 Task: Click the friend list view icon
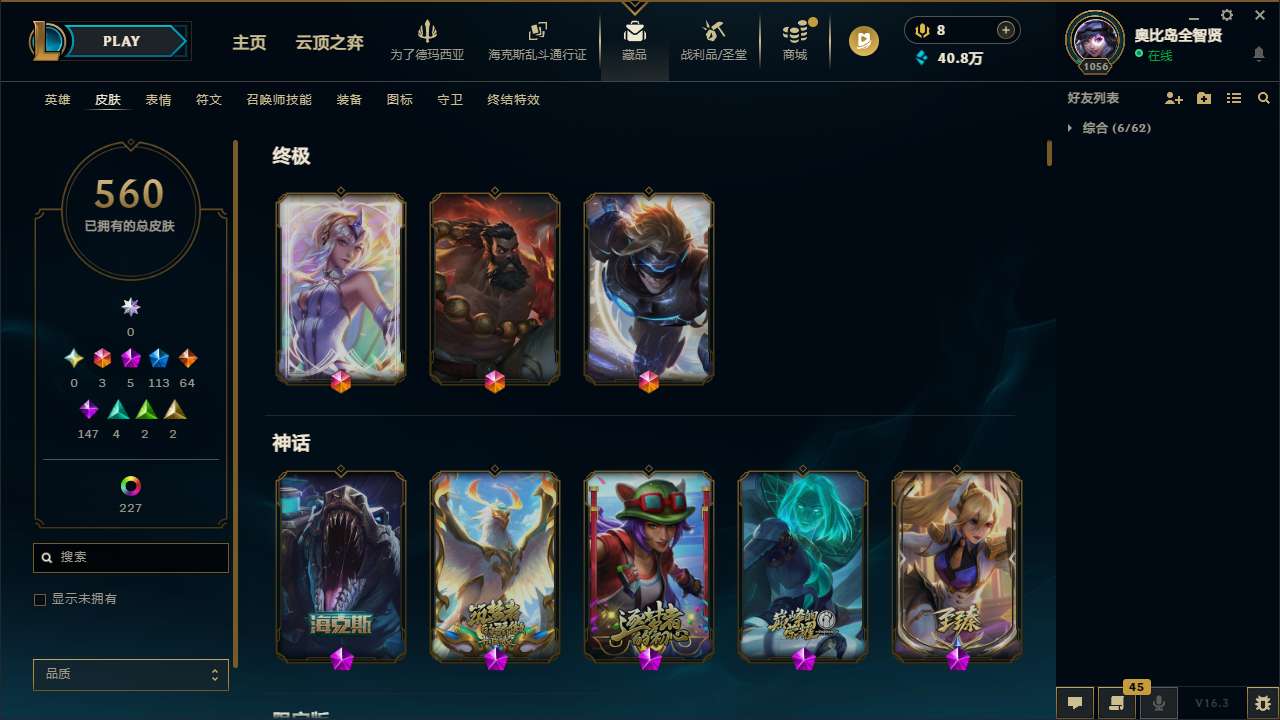click(1234, 98)
